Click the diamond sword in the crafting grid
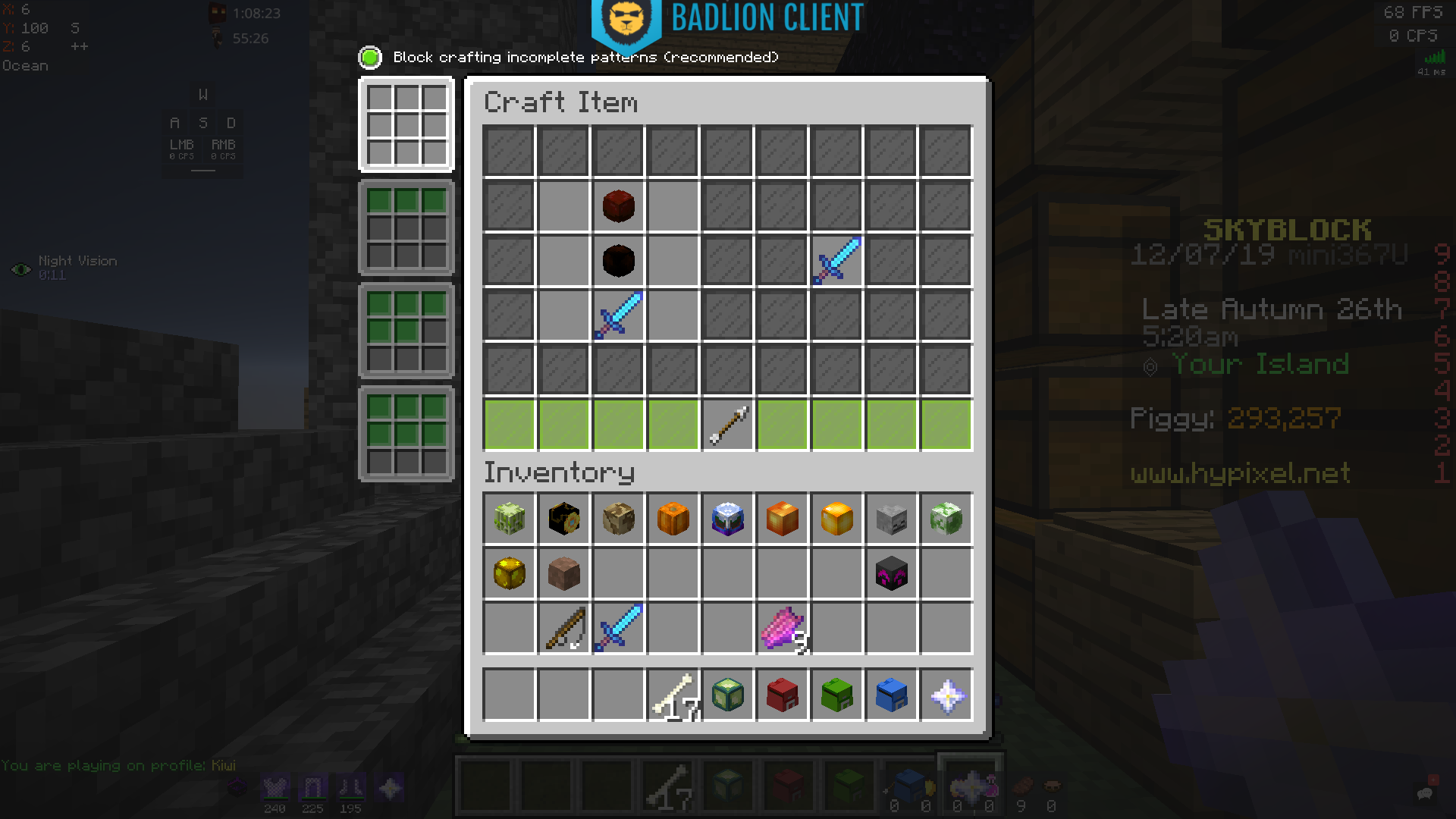Image resolution: width=1456 pixels, height=819 pixels. pos(618,315)
